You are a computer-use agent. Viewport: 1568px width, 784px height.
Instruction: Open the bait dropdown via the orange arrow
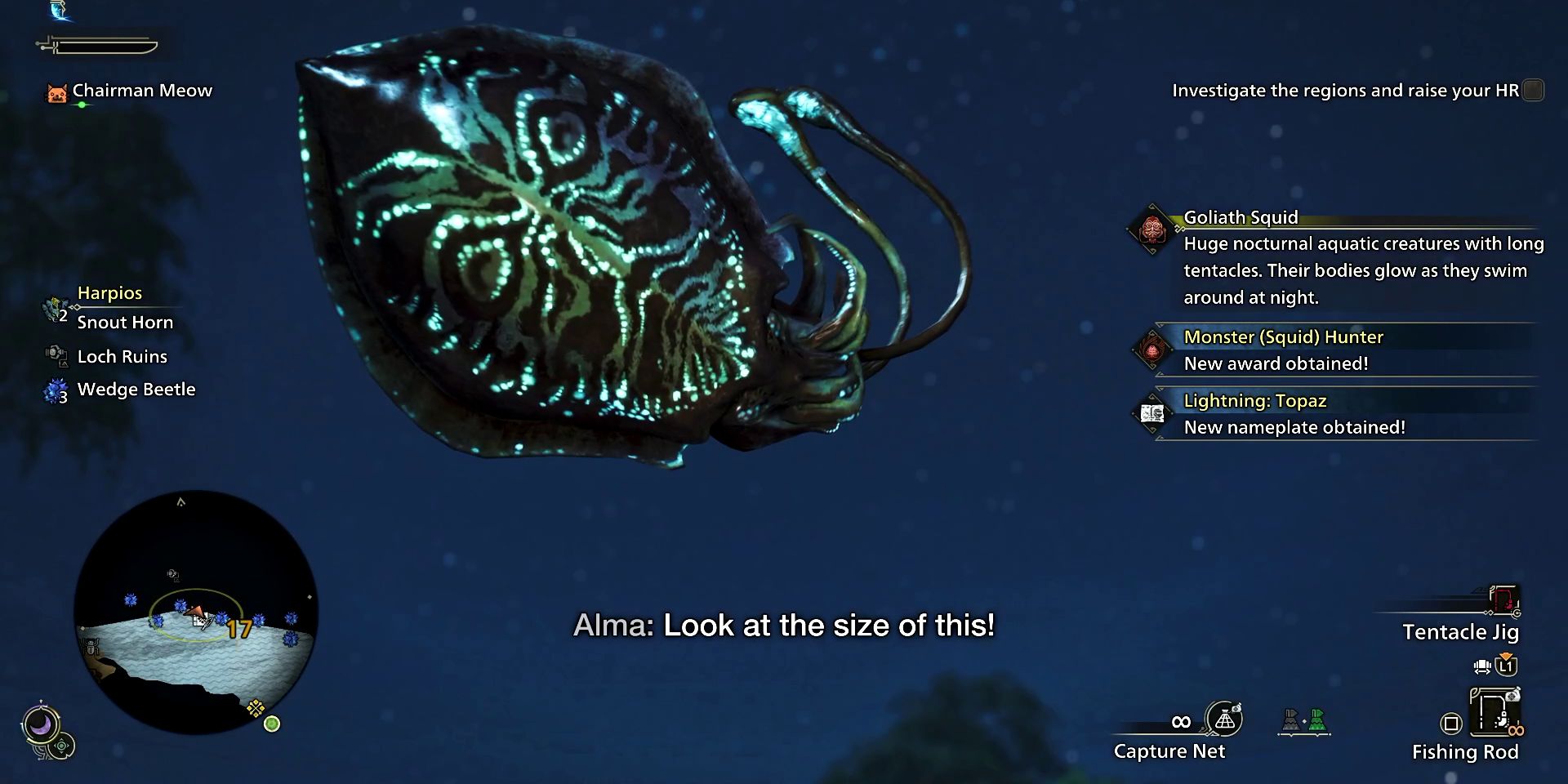click(1505, 655)
